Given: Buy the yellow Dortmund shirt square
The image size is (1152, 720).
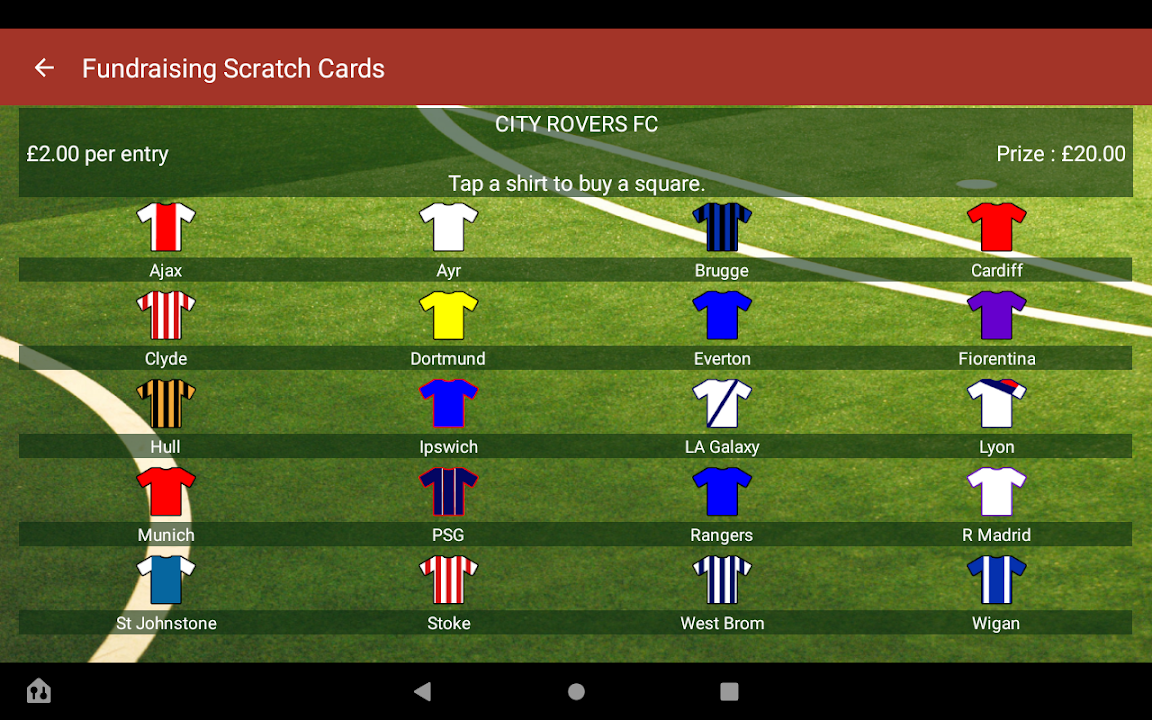Looking at the screenshot, I should [448, 315].
